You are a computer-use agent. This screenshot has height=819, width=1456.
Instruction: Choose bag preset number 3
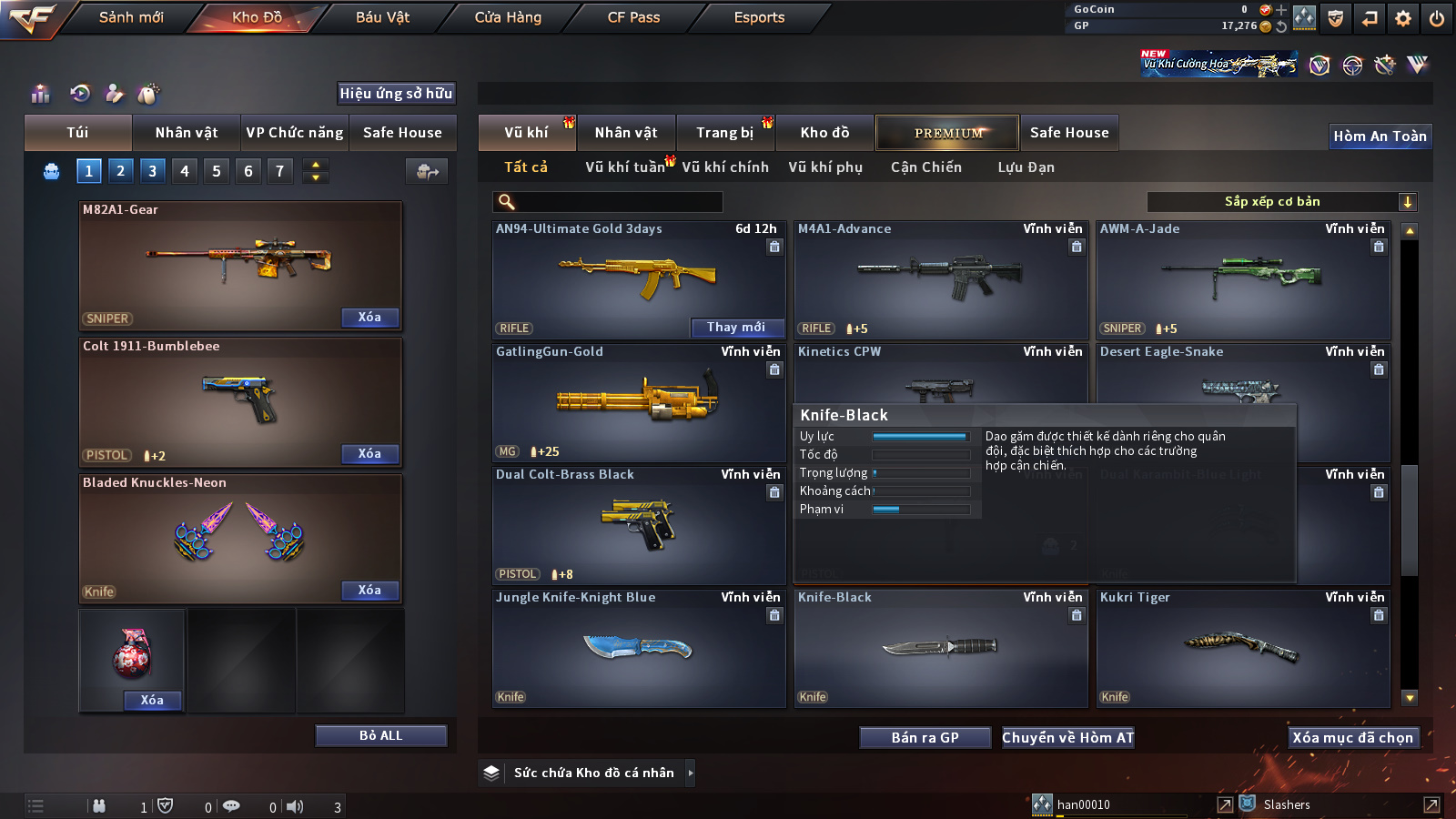pyautogui.click(x=152, y=171)
